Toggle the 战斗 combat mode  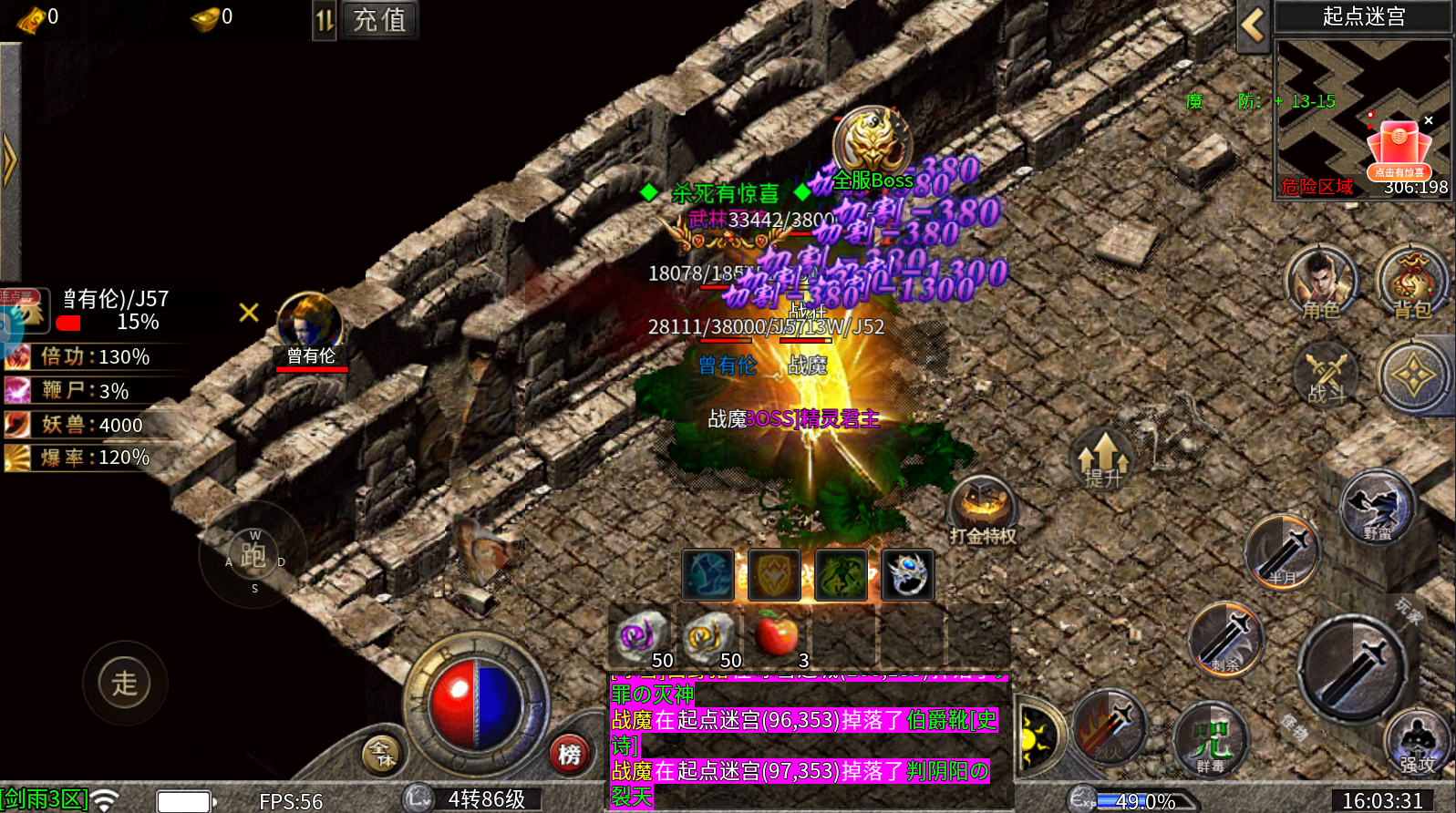1326,376
